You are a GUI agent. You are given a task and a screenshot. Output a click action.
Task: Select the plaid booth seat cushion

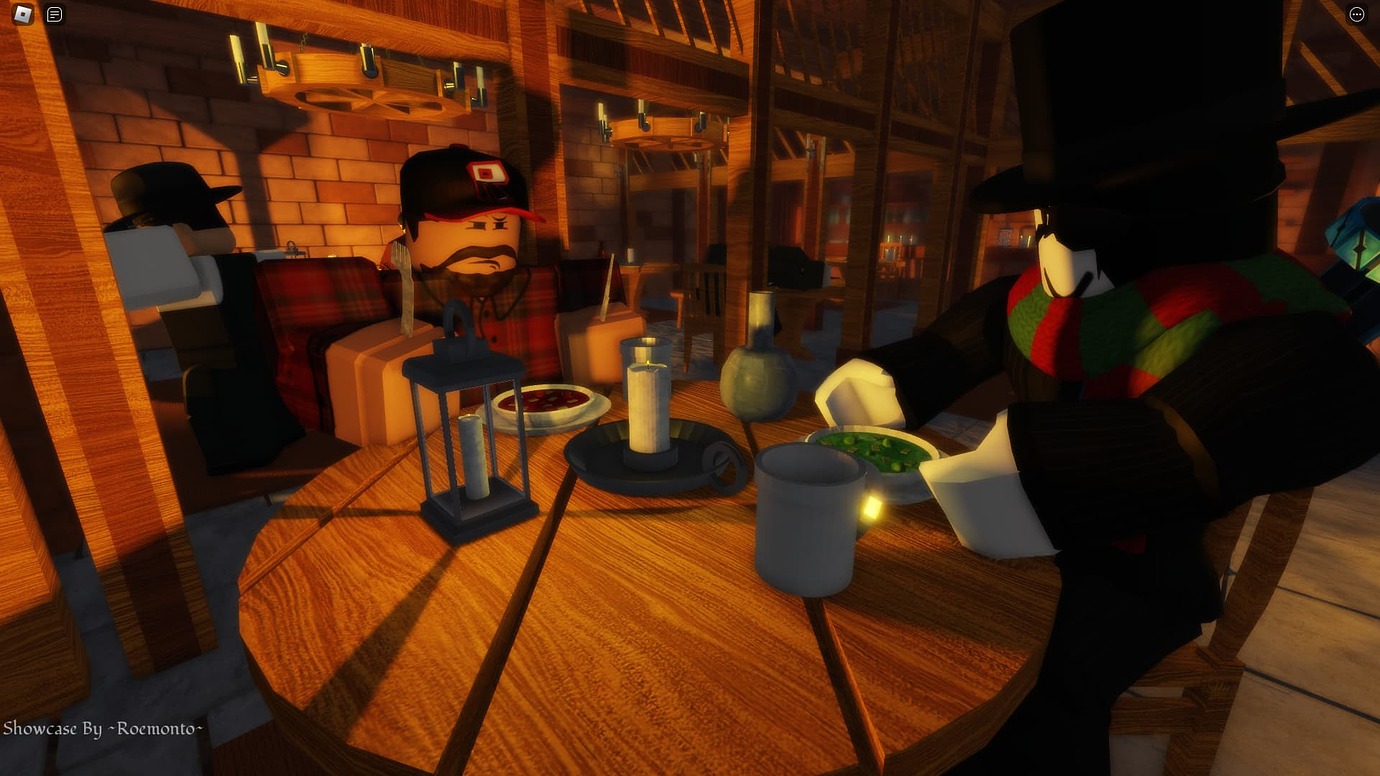coord(320,300)
